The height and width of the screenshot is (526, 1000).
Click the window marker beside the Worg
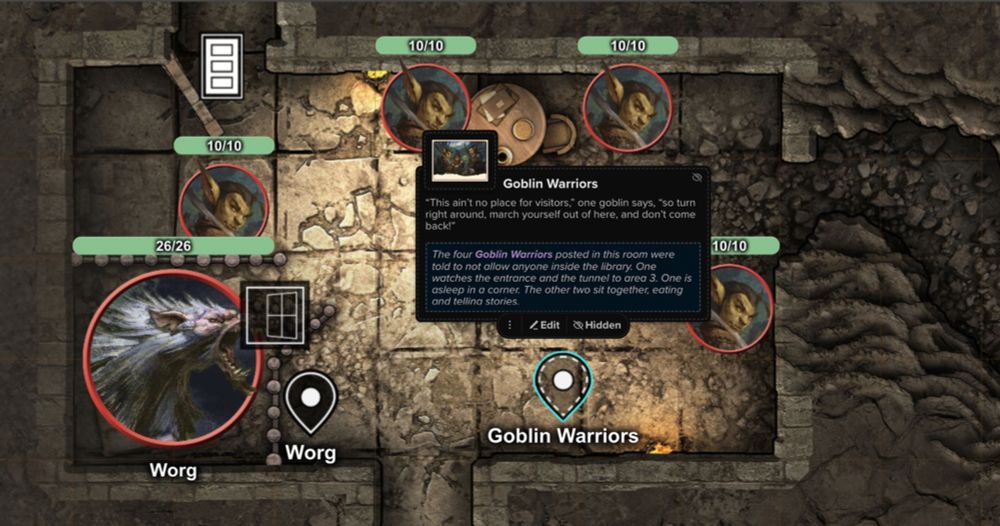(274, 314)
